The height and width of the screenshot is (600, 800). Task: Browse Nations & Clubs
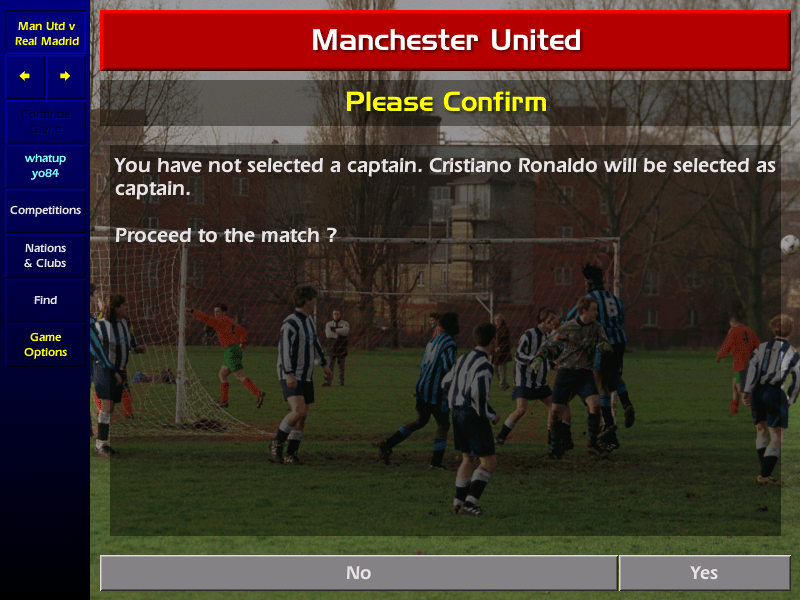pos(46,256)
